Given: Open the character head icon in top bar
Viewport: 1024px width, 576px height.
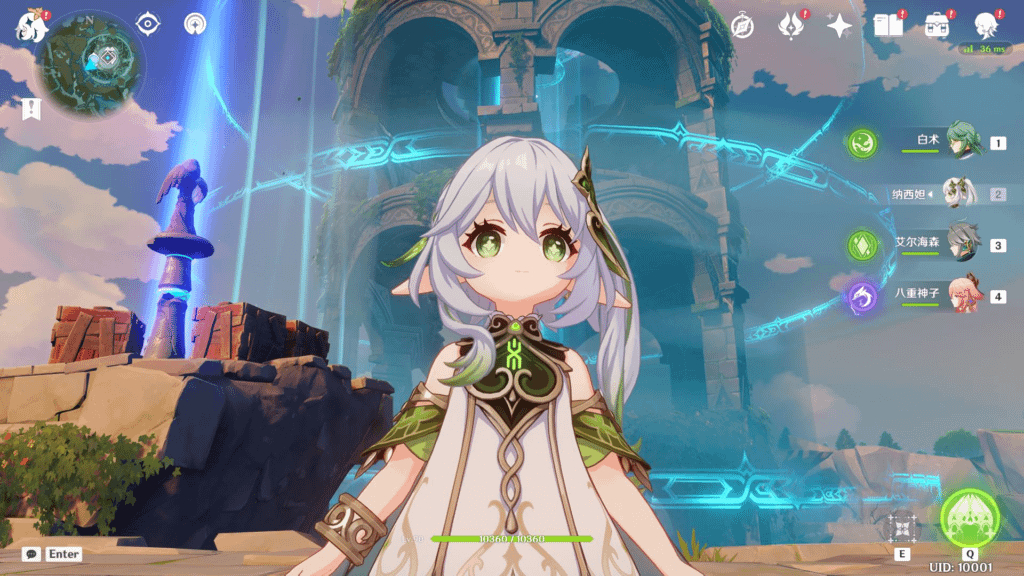Looking at the screenshot, I should coord(986,26).
